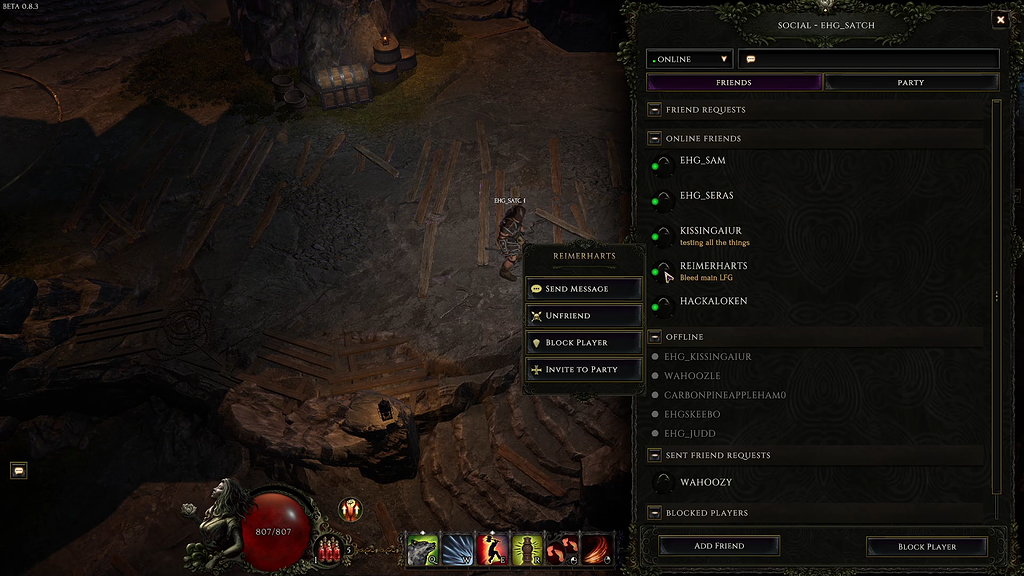Screen dimensions: 1024x576
Task: Choose Kissingaiur from online friends
Action: 711,231
